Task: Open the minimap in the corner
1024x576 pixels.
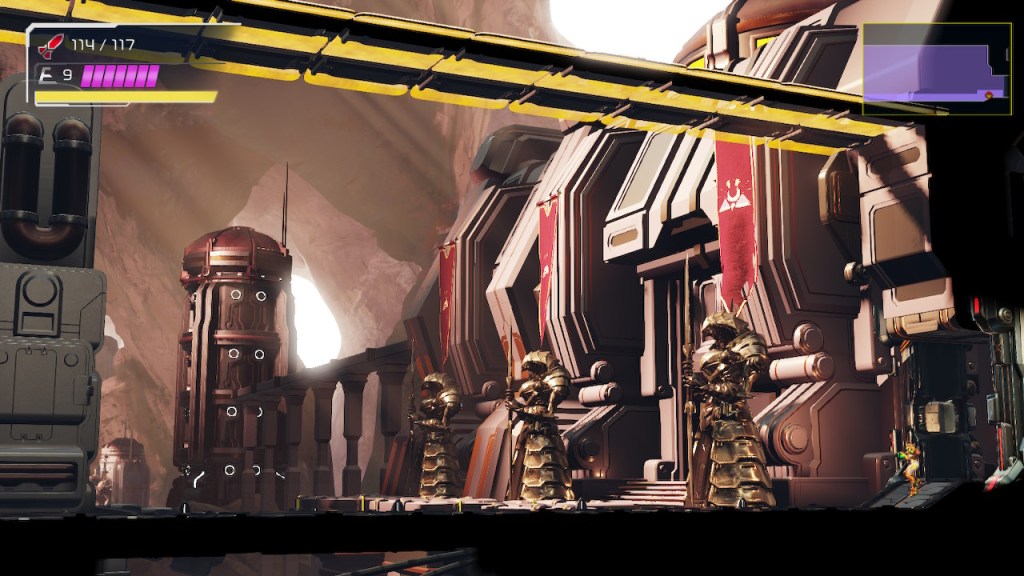Action: pyautogui.click(x=936, y=68)
